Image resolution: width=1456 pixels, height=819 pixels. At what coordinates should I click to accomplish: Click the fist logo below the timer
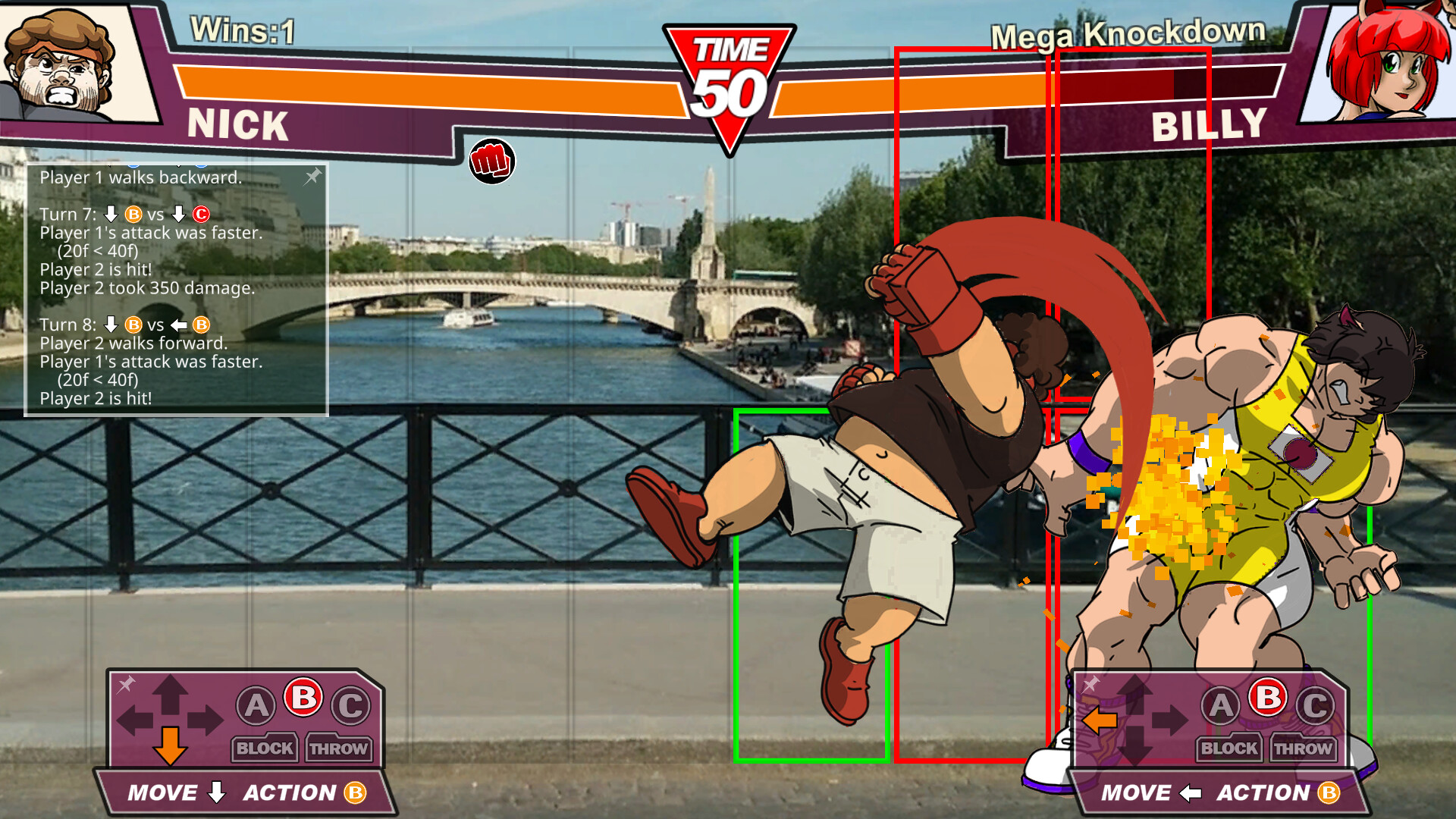tap(491, 162)
